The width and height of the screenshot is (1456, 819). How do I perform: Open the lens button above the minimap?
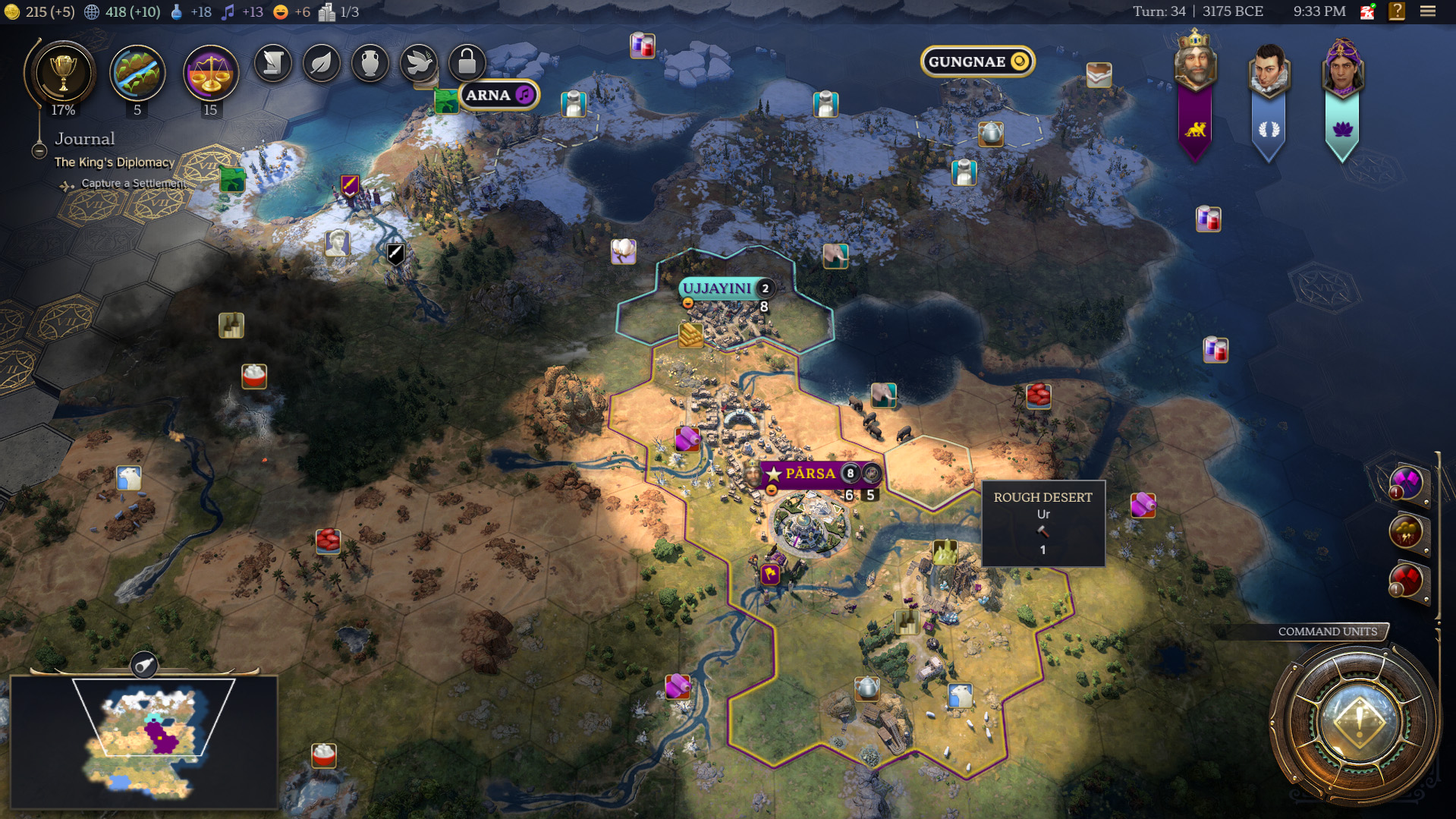(143, 666)
